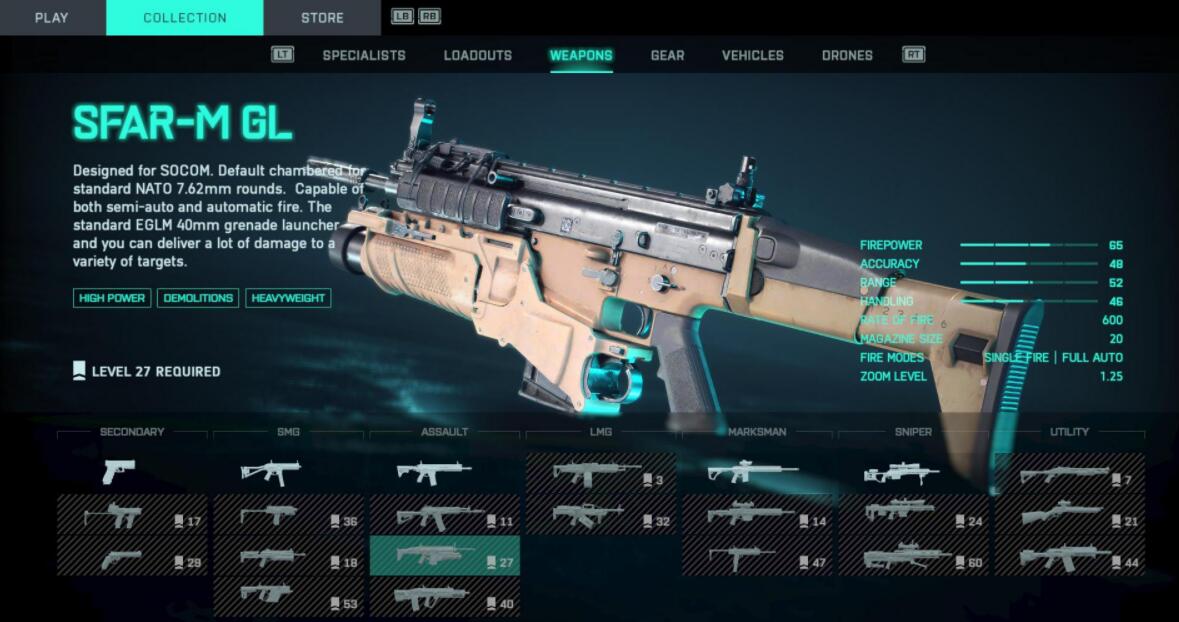Pick the level 29 secondary weapon
The height and width of the screenshot is (622, 1179).
132,556
